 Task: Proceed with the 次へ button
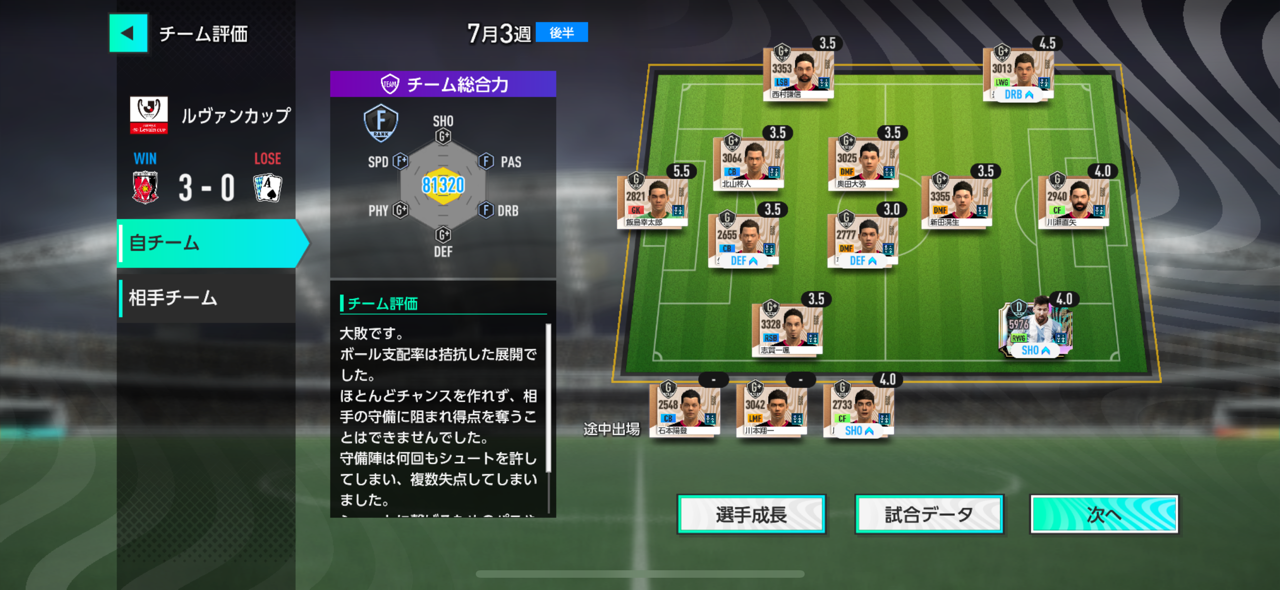coord(1104,515)
